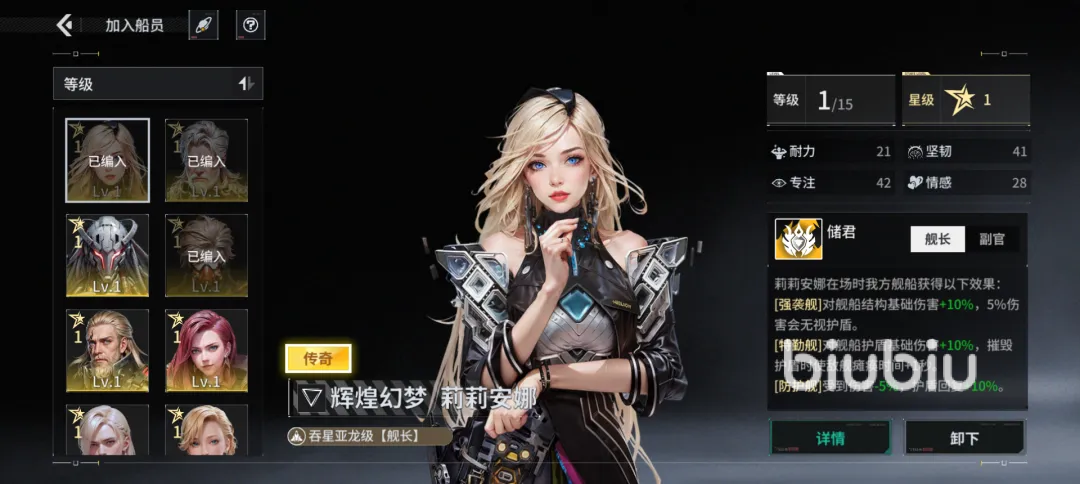The image size is (1080, 484).
Task: Pick the red-haired woman crew portrait
Action: (x=206, y=350)
